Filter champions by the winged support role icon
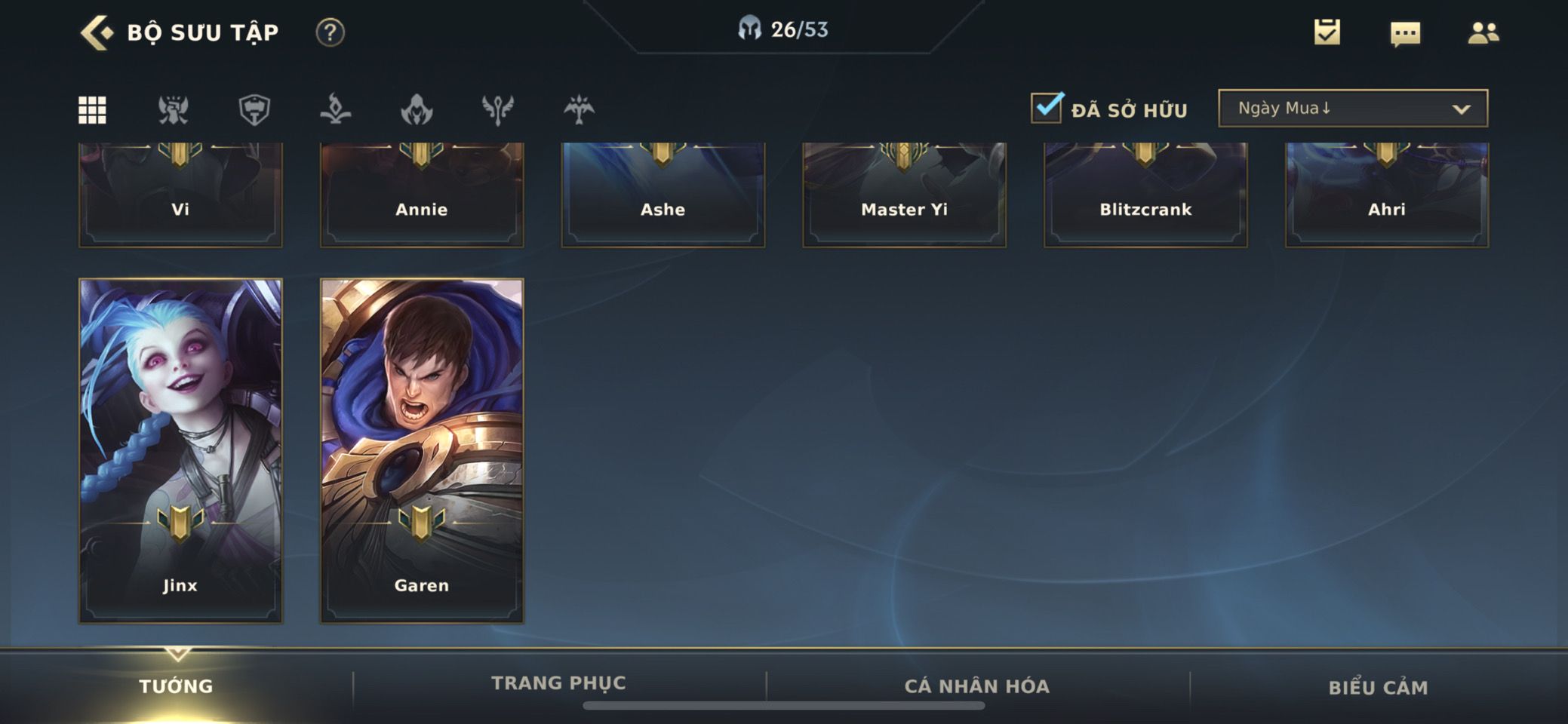The height and width of the screenshot is (724, 1568). [498, 110]
